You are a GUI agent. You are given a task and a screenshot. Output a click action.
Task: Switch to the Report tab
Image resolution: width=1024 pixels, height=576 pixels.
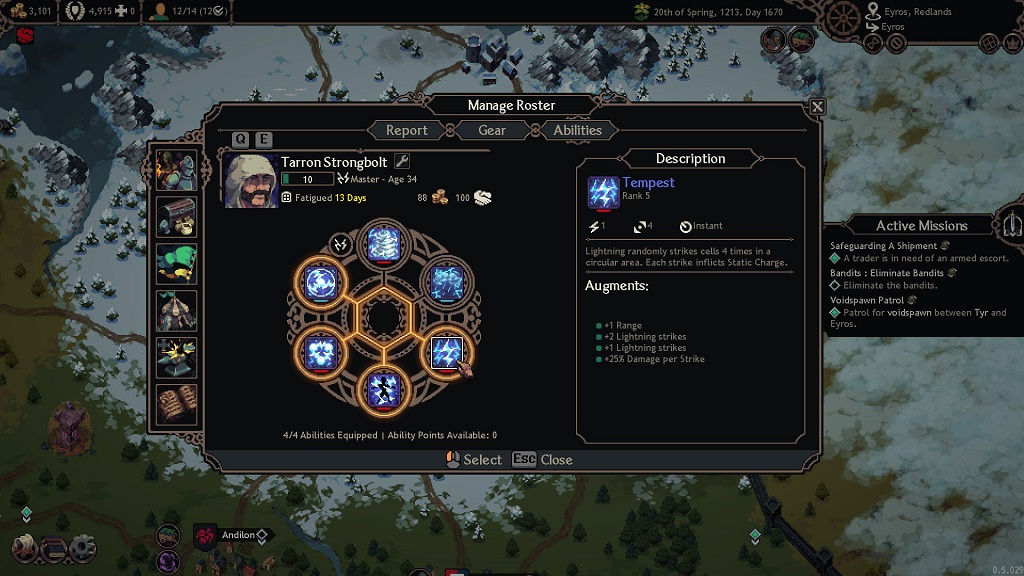[406, 130]
